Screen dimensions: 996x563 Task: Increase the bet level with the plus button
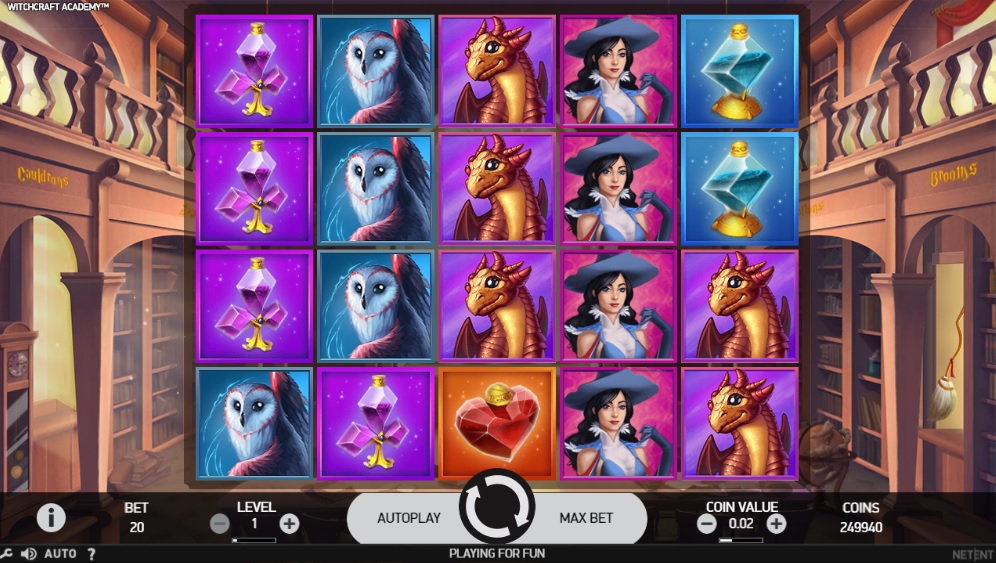(289, 523)
